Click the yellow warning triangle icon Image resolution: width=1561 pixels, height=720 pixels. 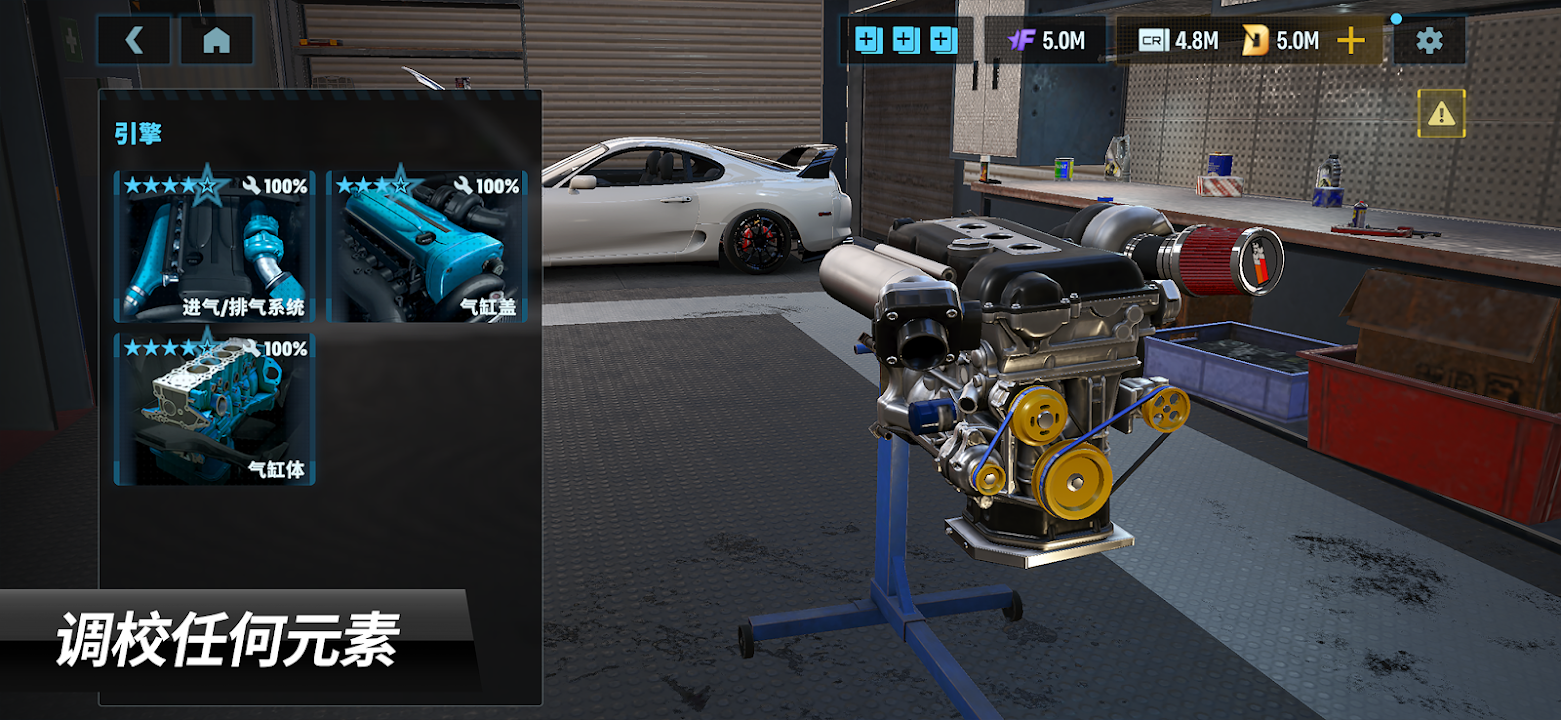pyautogui.click(x=1441, y=114)
